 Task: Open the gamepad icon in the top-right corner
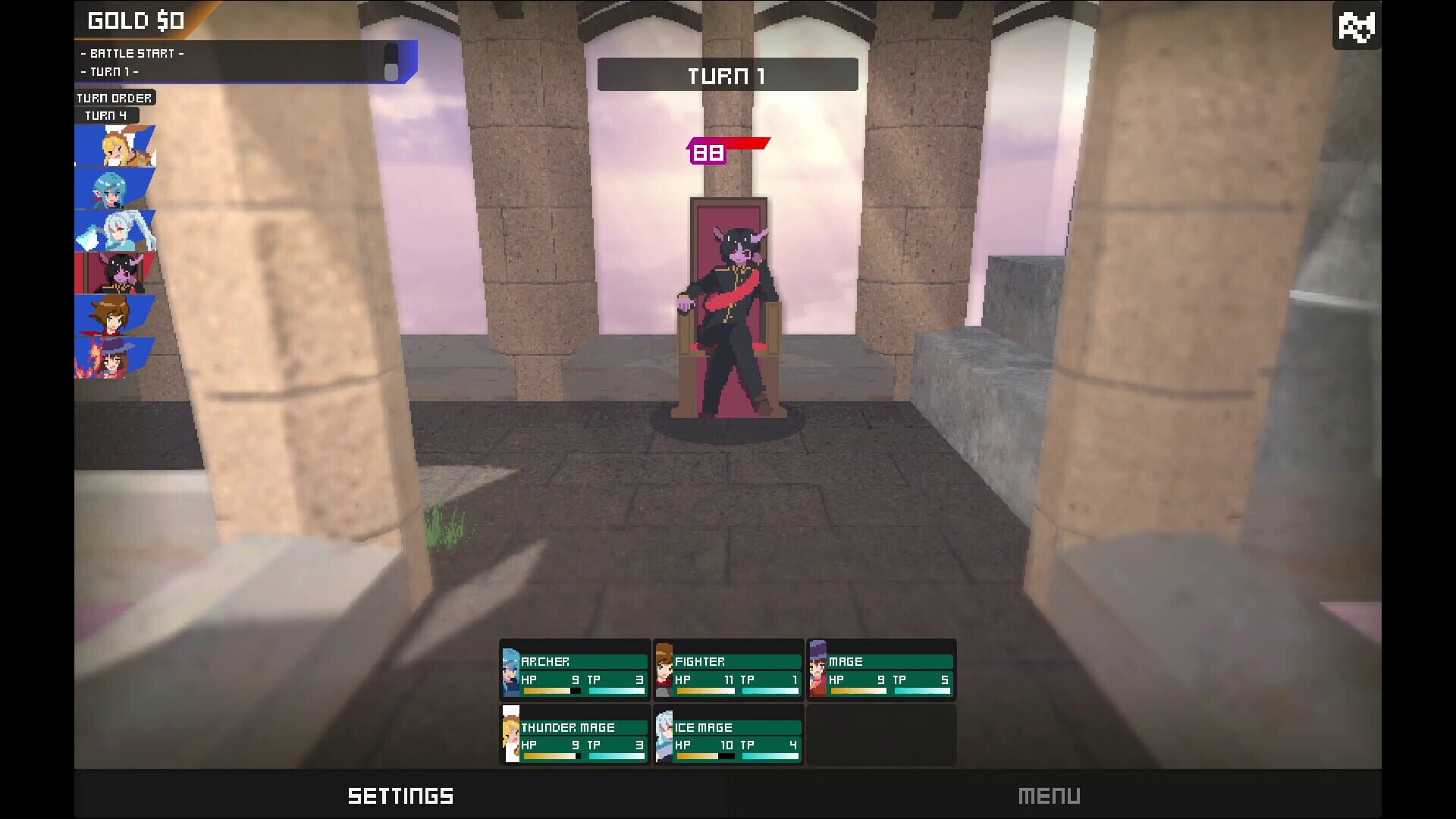(1357, 26)
